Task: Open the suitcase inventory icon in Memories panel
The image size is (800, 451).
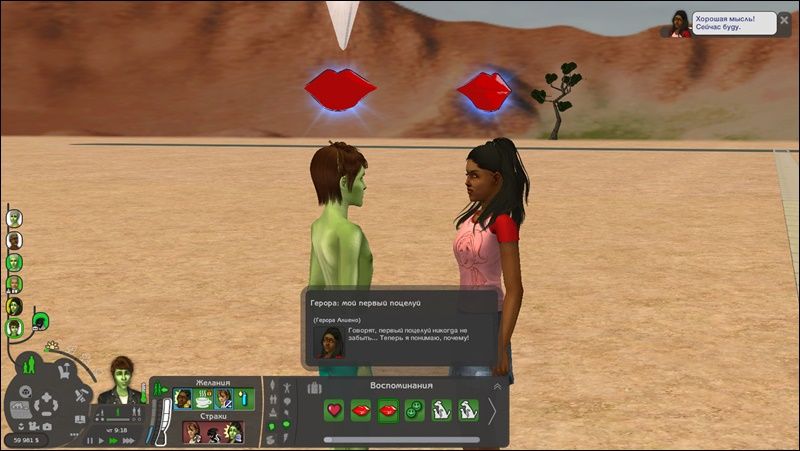Action: click(314, 388)
